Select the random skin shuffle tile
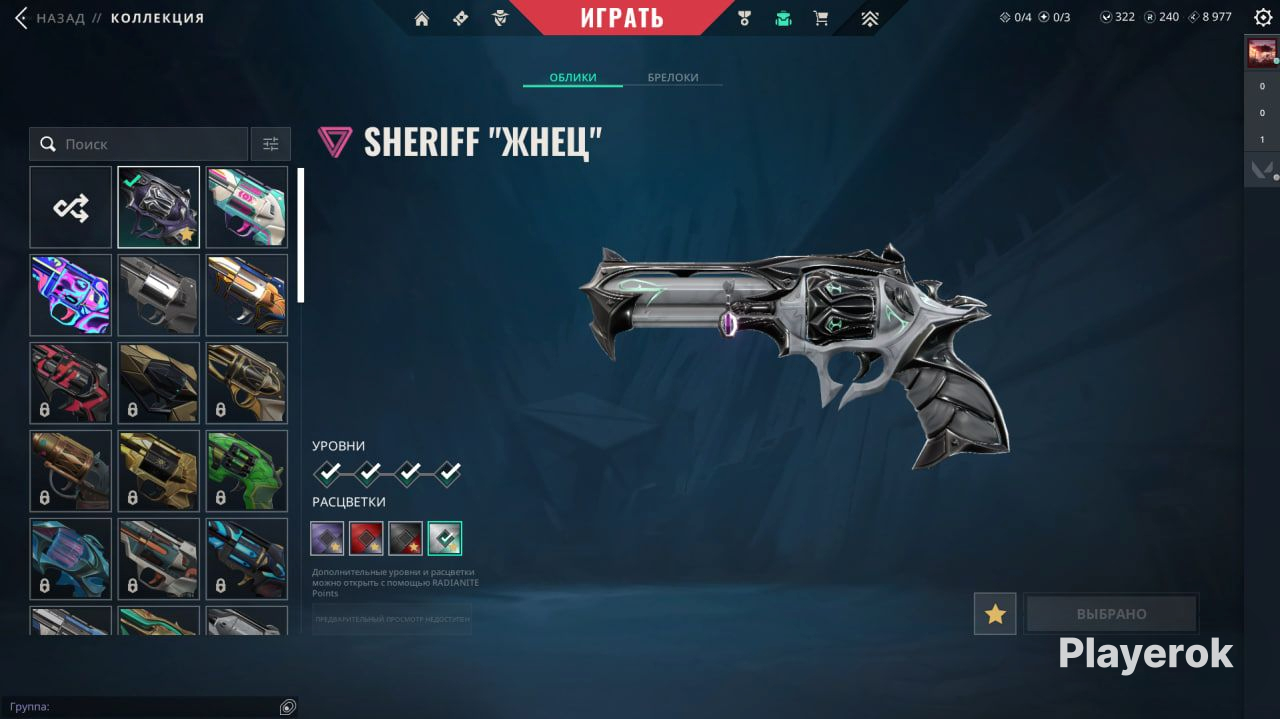 tap(71, 207)
